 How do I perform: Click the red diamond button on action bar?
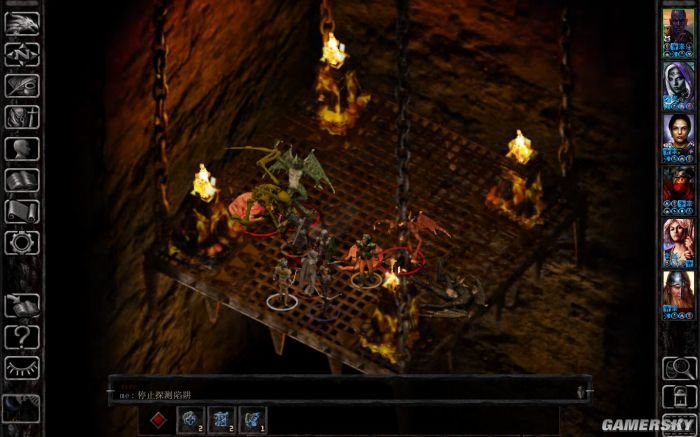155,416
